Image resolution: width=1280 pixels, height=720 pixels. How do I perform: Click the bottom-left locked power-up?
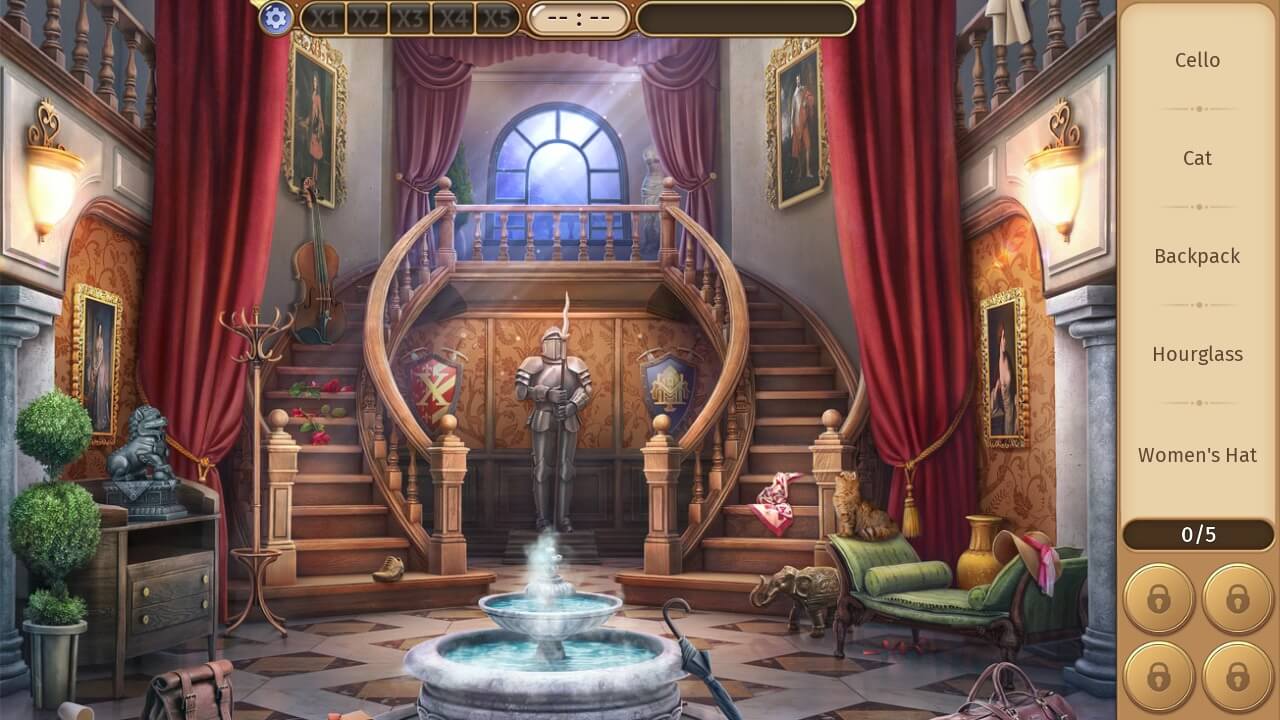pos(1158,676)
